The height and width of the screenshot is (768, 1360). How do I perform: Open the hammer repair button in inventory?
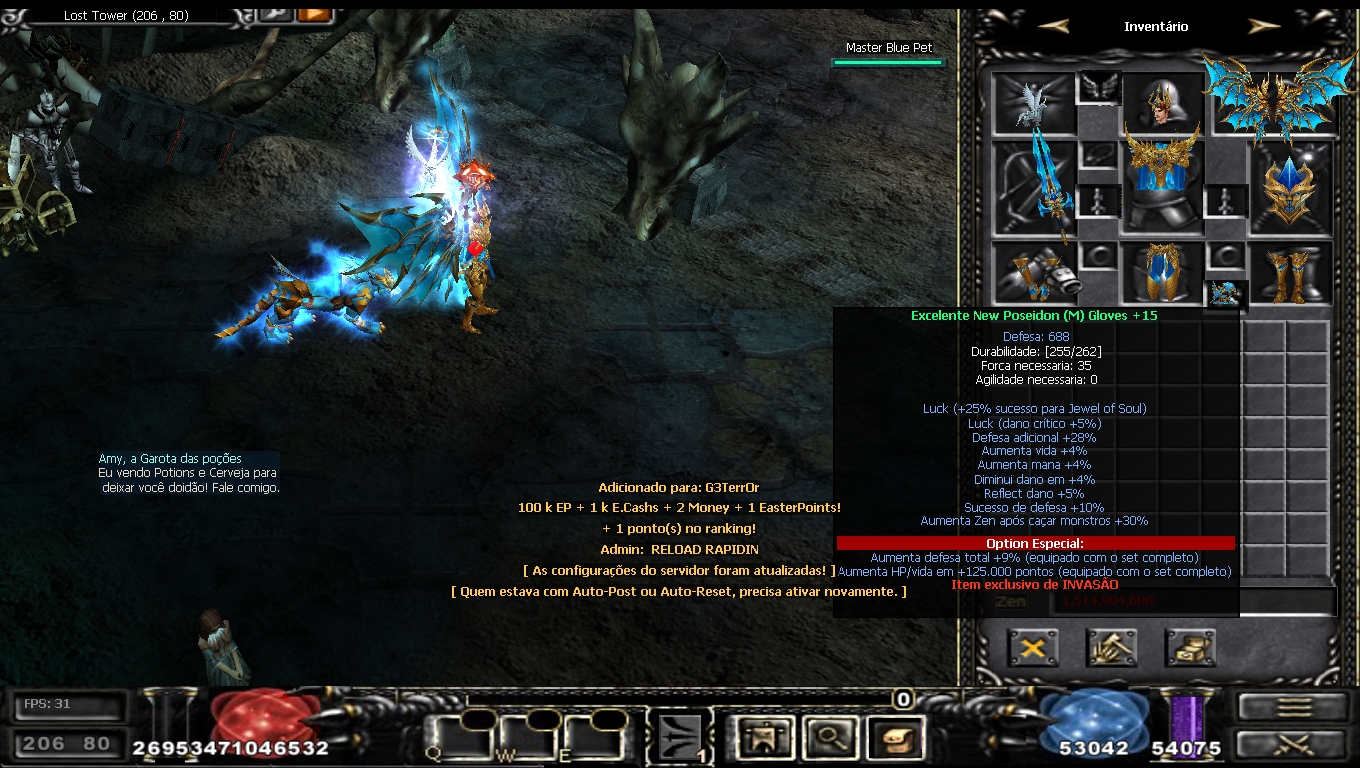click(x=1111, y=648)
